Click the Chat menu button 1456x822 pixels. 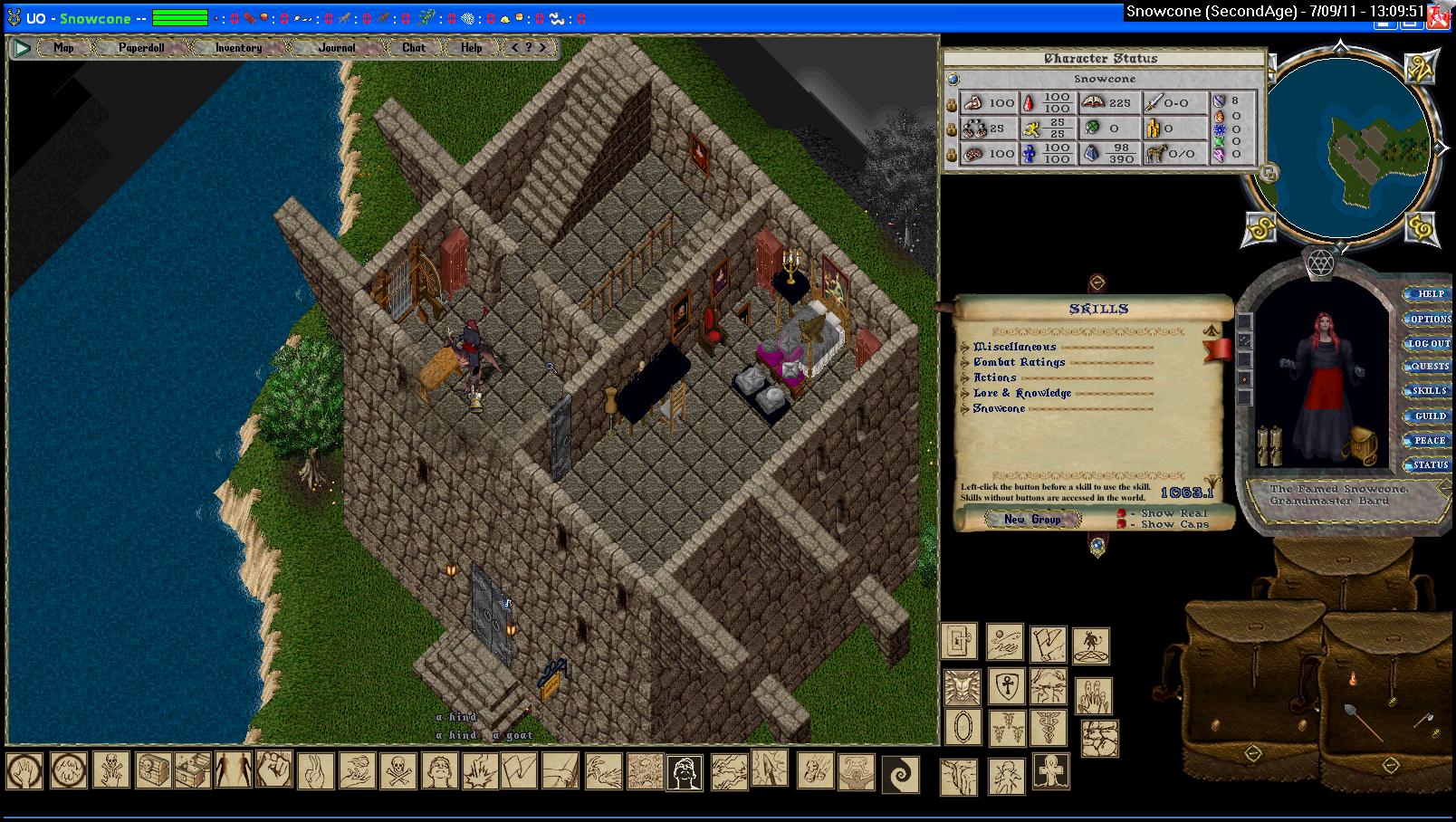[x=414, y=48]
